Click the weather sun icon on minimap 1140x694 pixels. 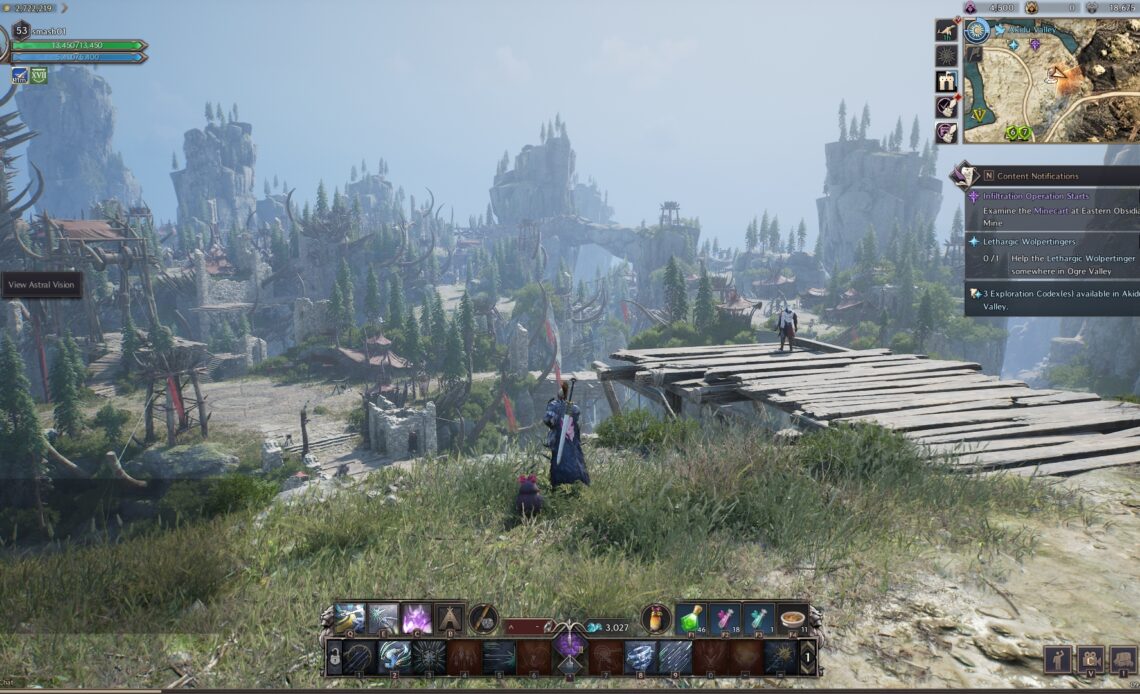(977, 31)
